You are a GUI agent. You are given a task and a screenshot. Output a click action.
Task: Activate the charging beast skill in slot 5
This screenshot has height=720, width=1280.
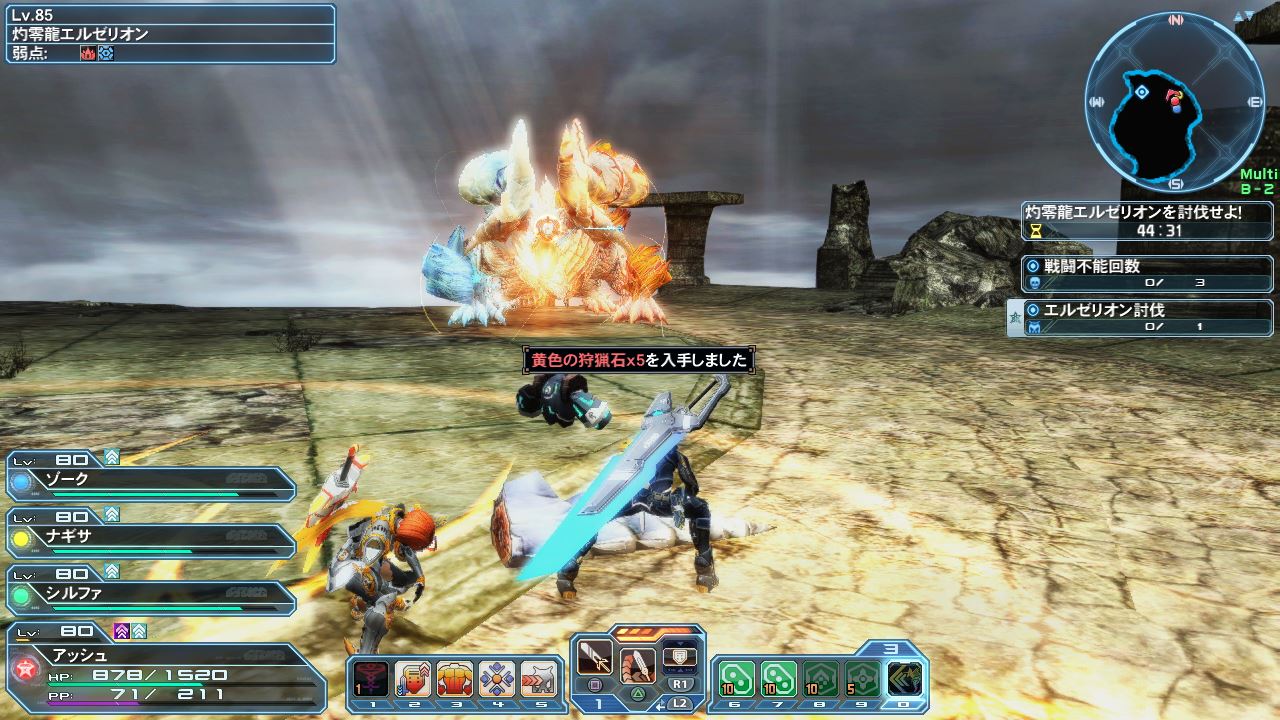pos(538,679)
